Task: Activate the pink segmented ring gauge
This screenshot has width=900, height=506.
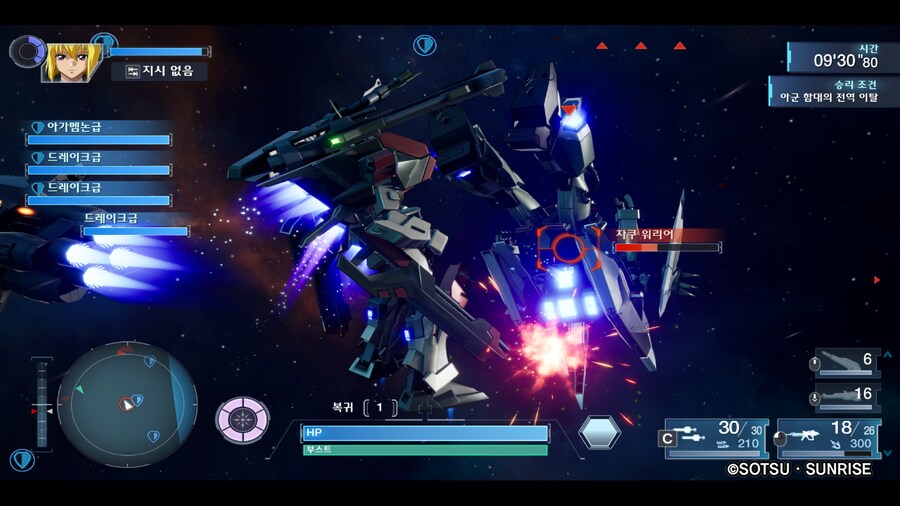Action: click(x=243, y=419)
